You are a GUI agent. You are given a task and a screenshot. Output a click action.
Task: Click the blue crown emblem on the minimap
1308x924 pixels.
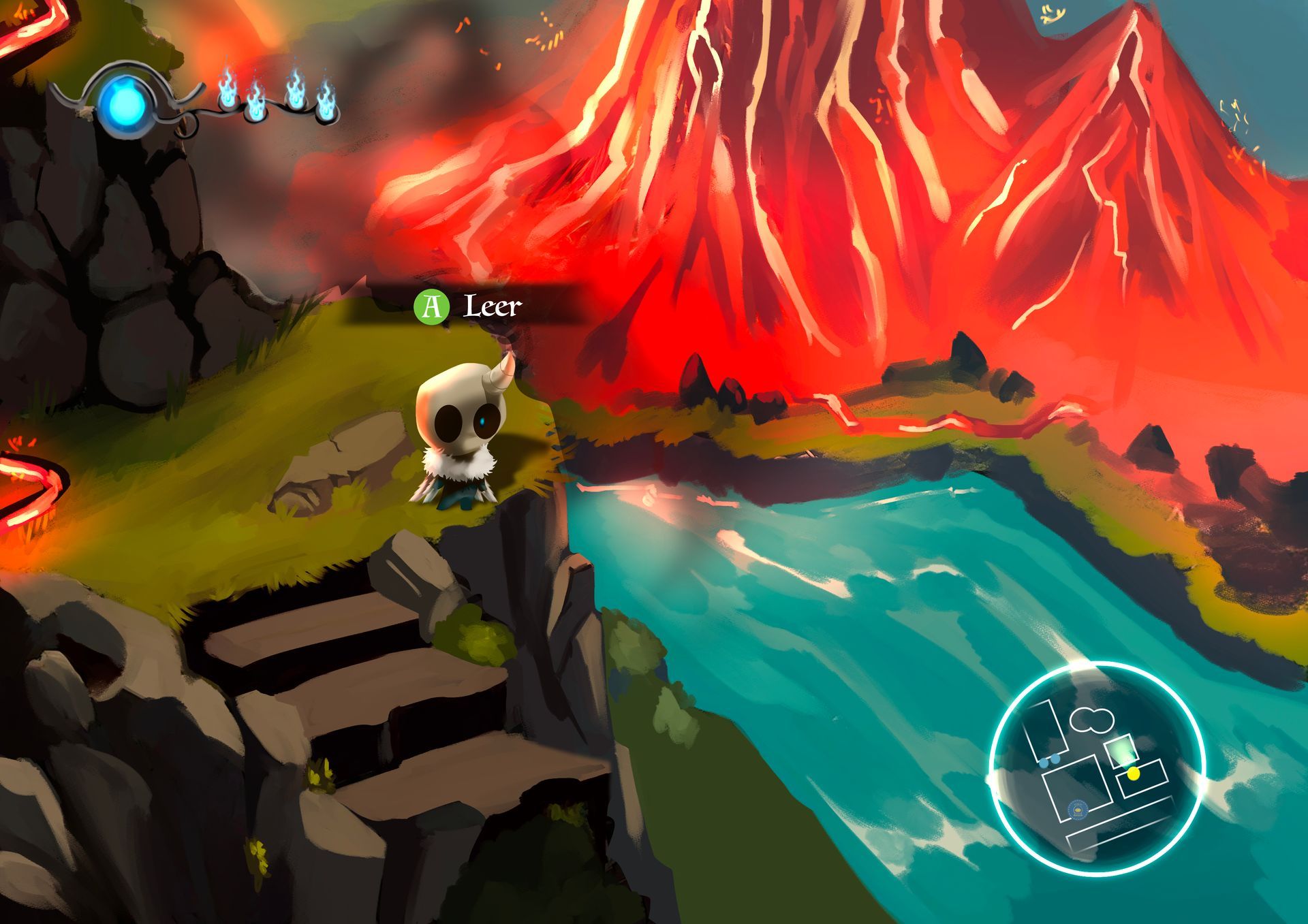coord(1078,812)
